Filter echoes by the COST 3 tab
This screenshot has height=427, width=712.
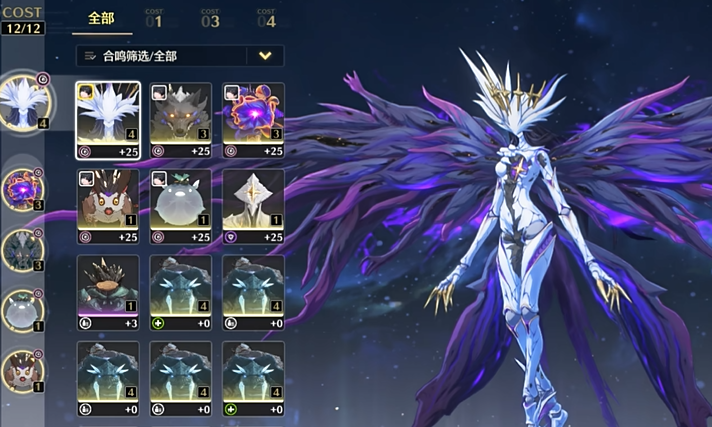pos(210,18)
